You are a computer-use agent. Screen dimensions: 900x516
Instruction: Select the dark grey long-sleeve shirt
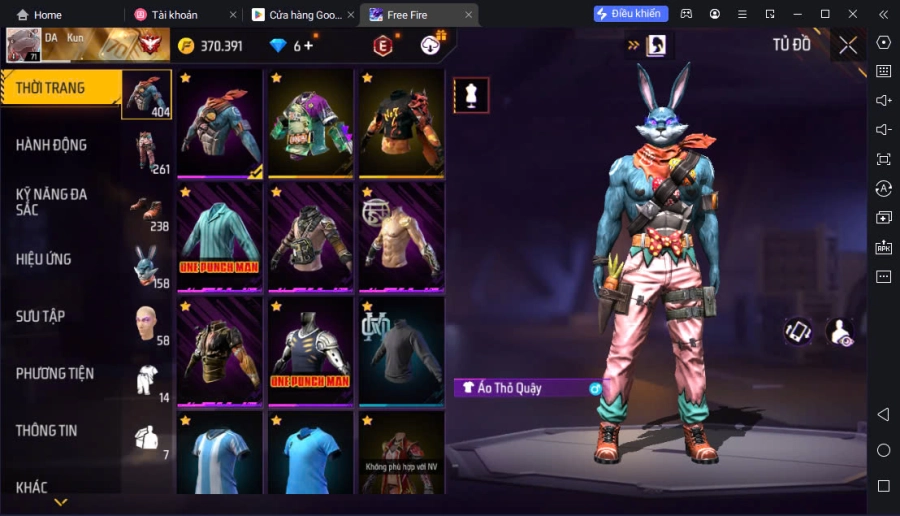(401, 350)
